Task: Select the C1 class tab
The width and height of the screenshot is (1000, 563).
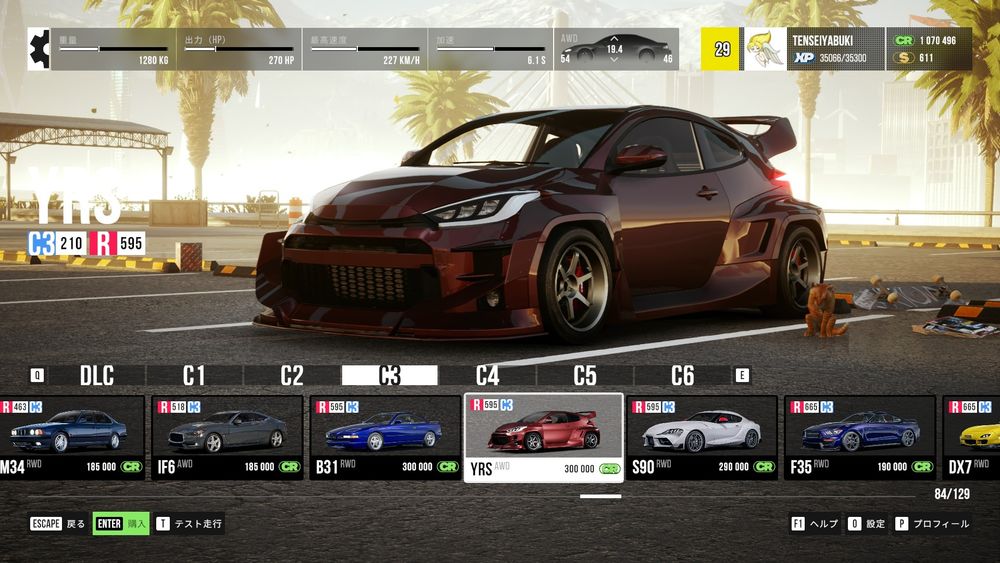Action: point(194,376)
